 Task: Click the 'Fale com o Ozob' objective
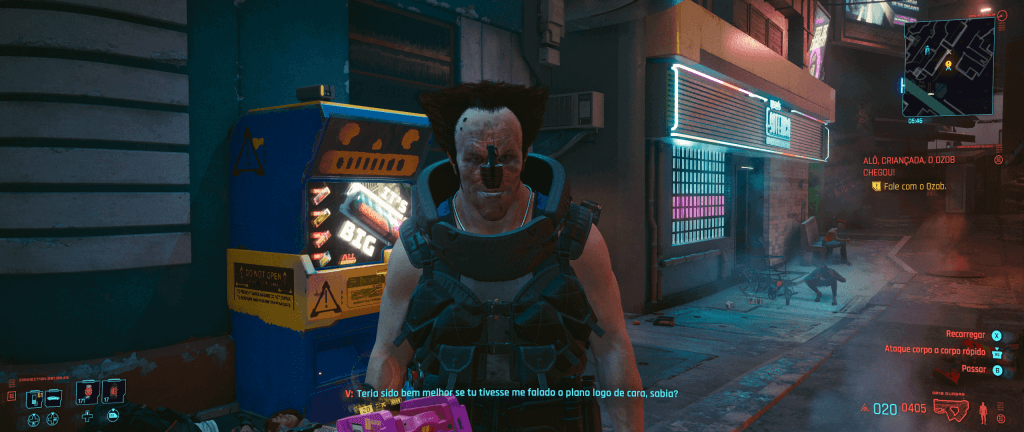[x=914, y=186]
